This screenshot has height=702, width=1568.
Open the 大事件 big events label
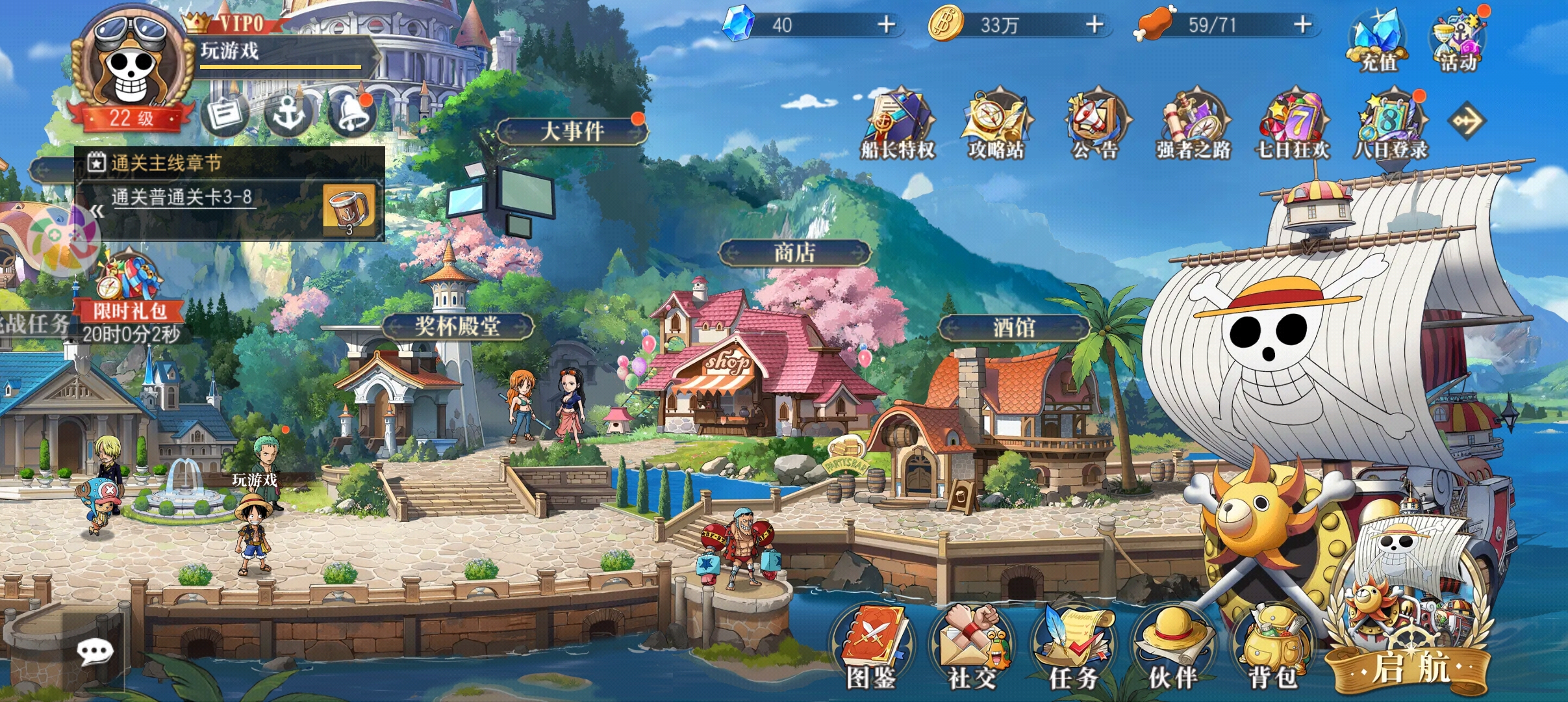coord(572,131)
